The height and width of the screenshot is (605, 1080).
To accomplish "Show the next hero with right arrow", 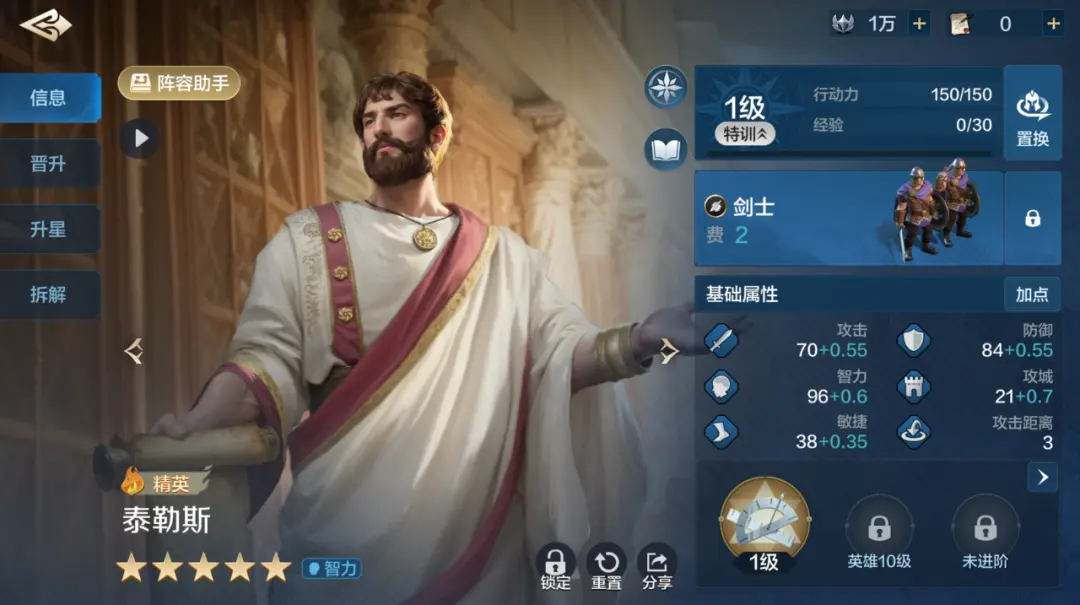I will [669, 351].
